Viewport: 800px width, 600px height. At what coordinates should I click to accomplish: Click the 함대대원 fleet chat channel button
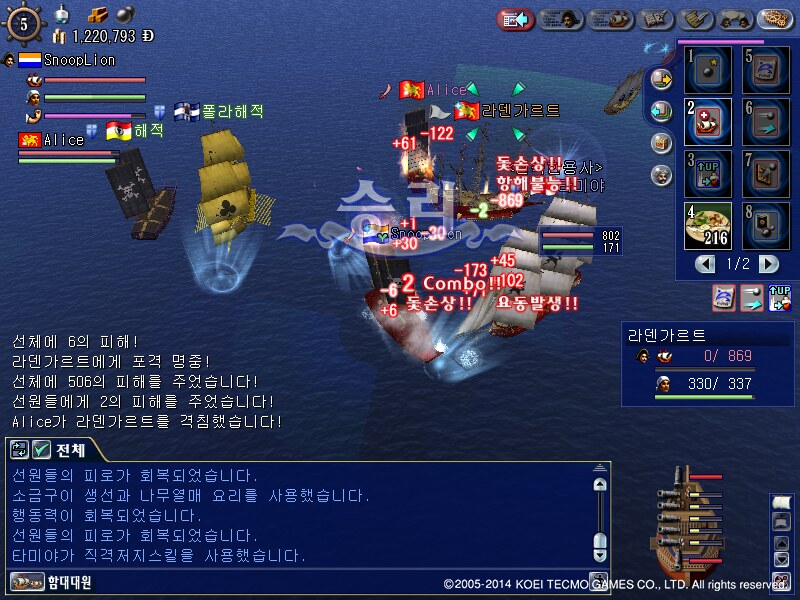click(x=52, y=581)
